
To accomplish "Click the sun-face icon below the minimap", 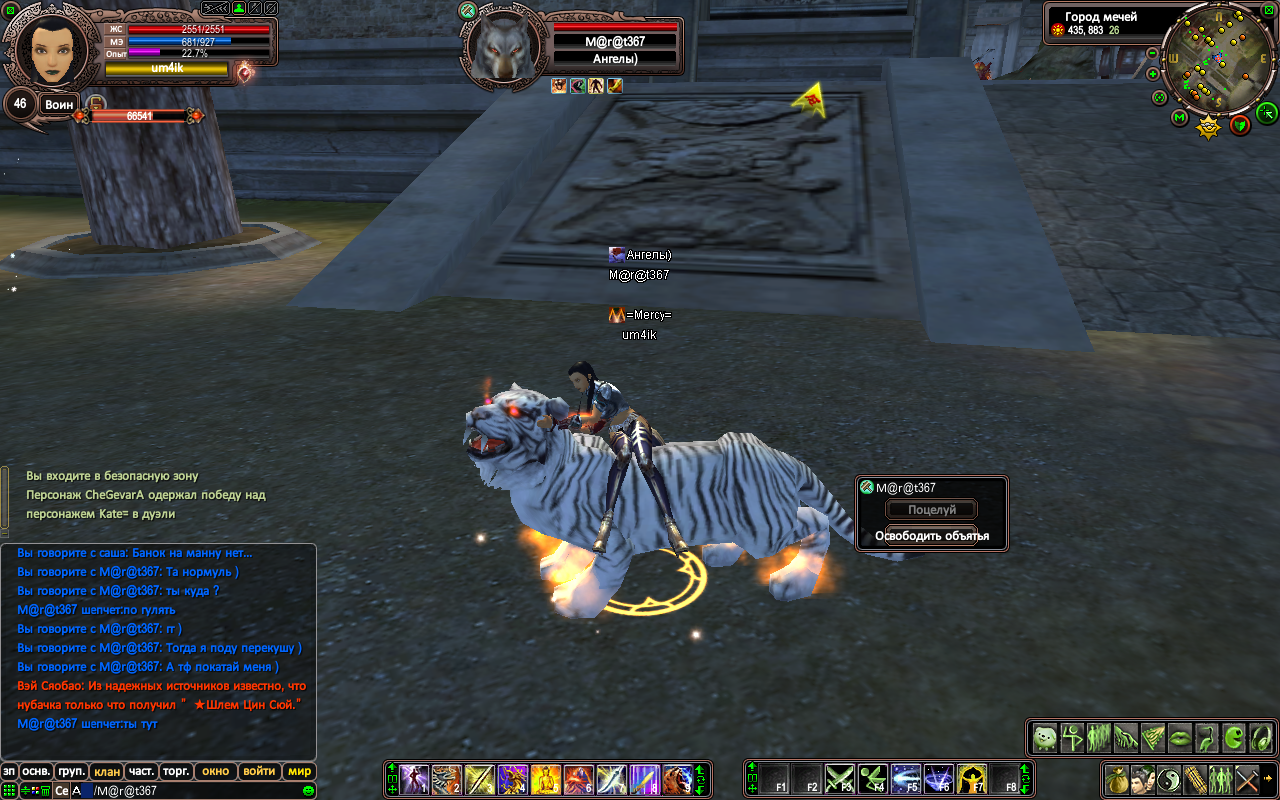I will [x=1209, y=127].
